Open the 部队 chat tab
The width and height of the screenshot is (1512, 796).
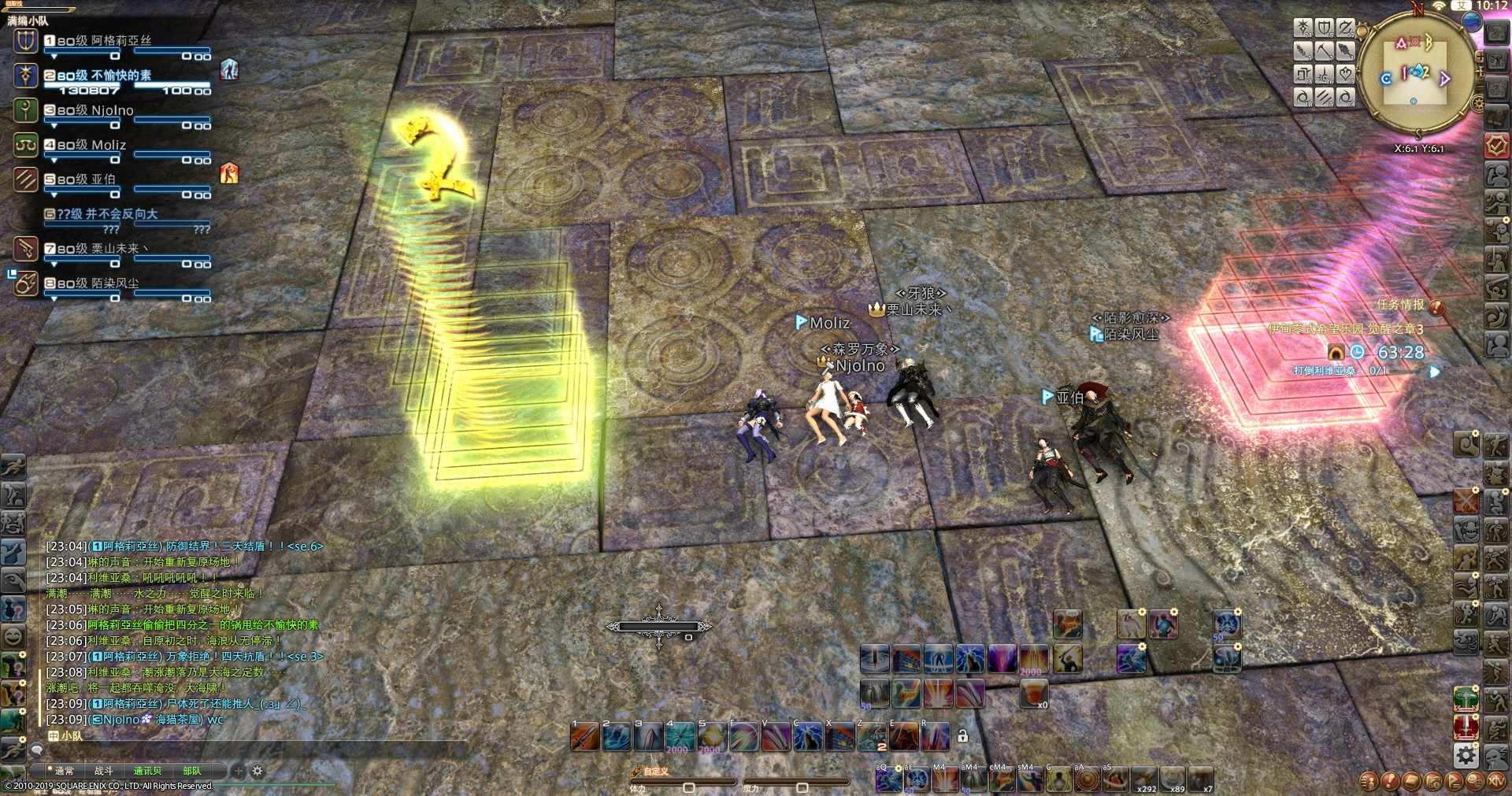pos(191,771)
